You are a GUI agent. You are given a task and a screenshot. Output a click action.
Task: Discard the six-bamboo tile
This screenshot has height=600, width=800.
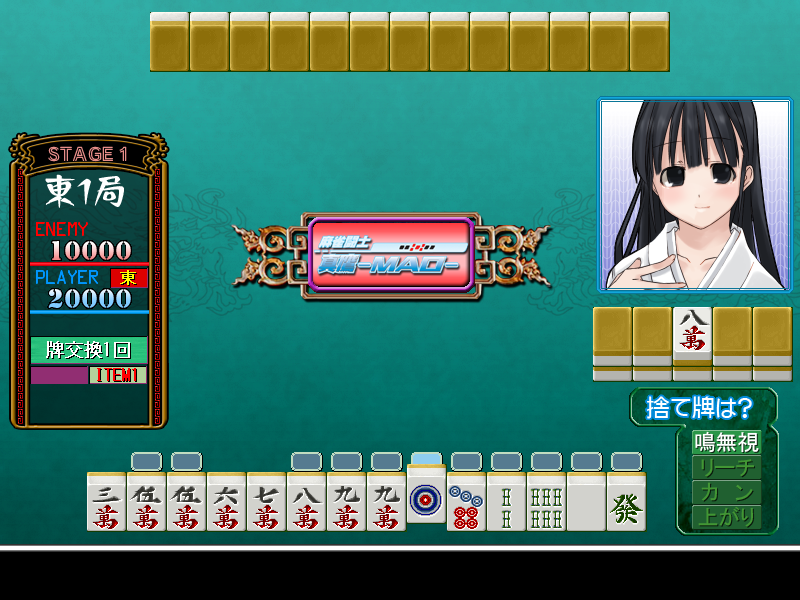coord(546,502)
